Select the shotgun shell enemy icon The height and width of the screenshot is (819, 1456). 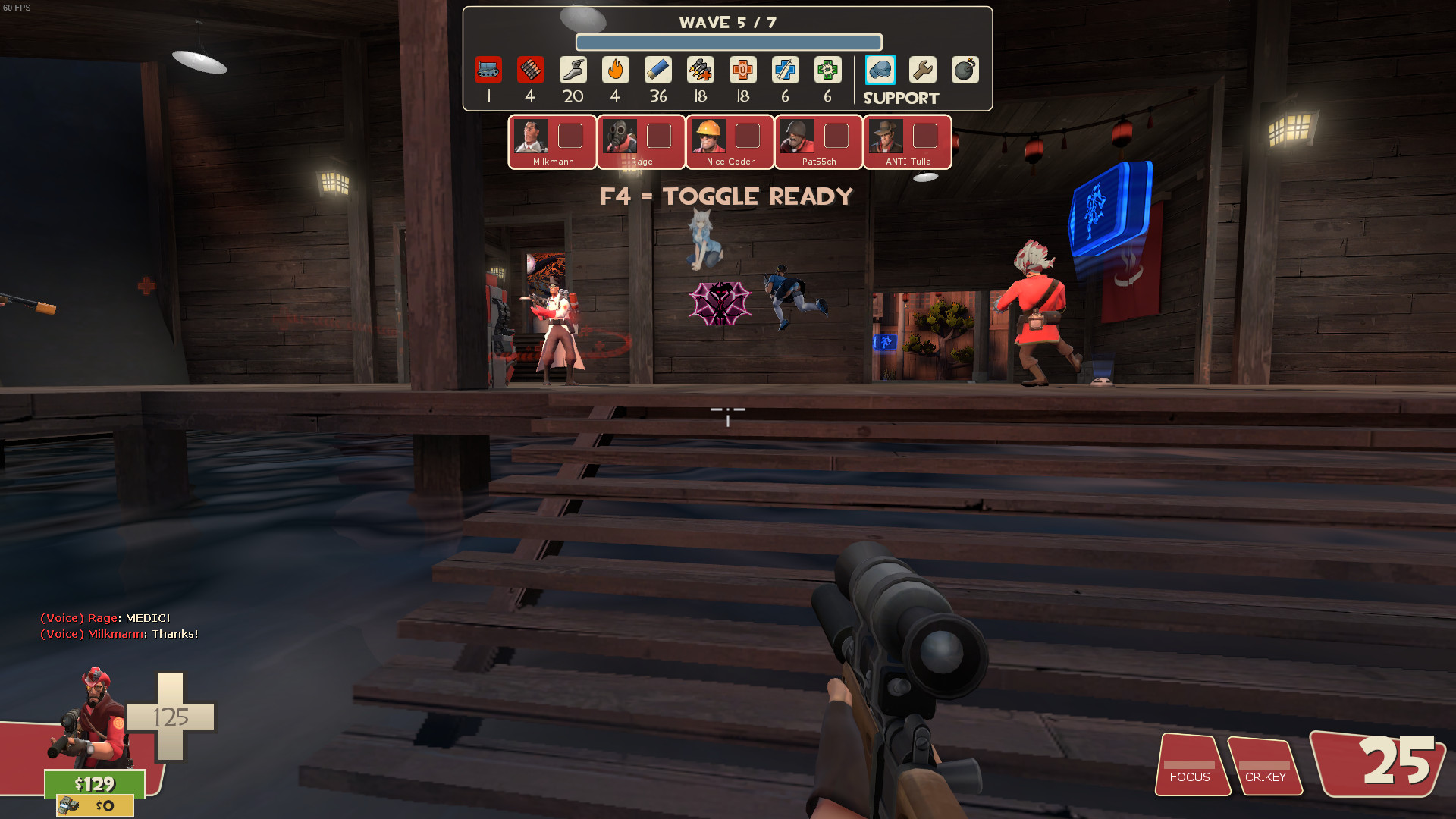pos(657,71)
